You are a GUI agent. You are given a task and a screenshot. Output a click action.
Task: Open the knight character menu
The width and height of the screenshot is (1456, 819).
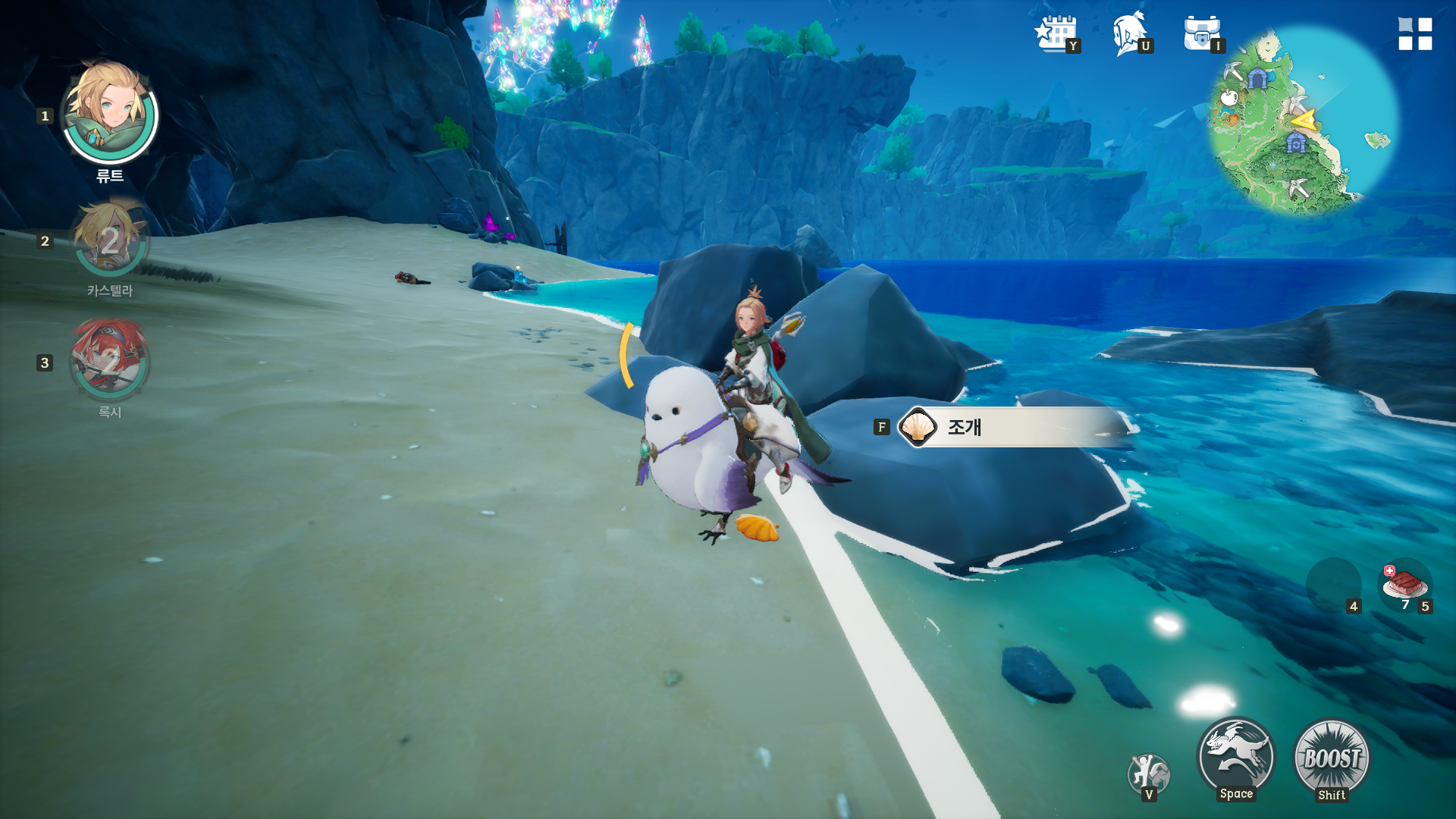click(1130, 34)
